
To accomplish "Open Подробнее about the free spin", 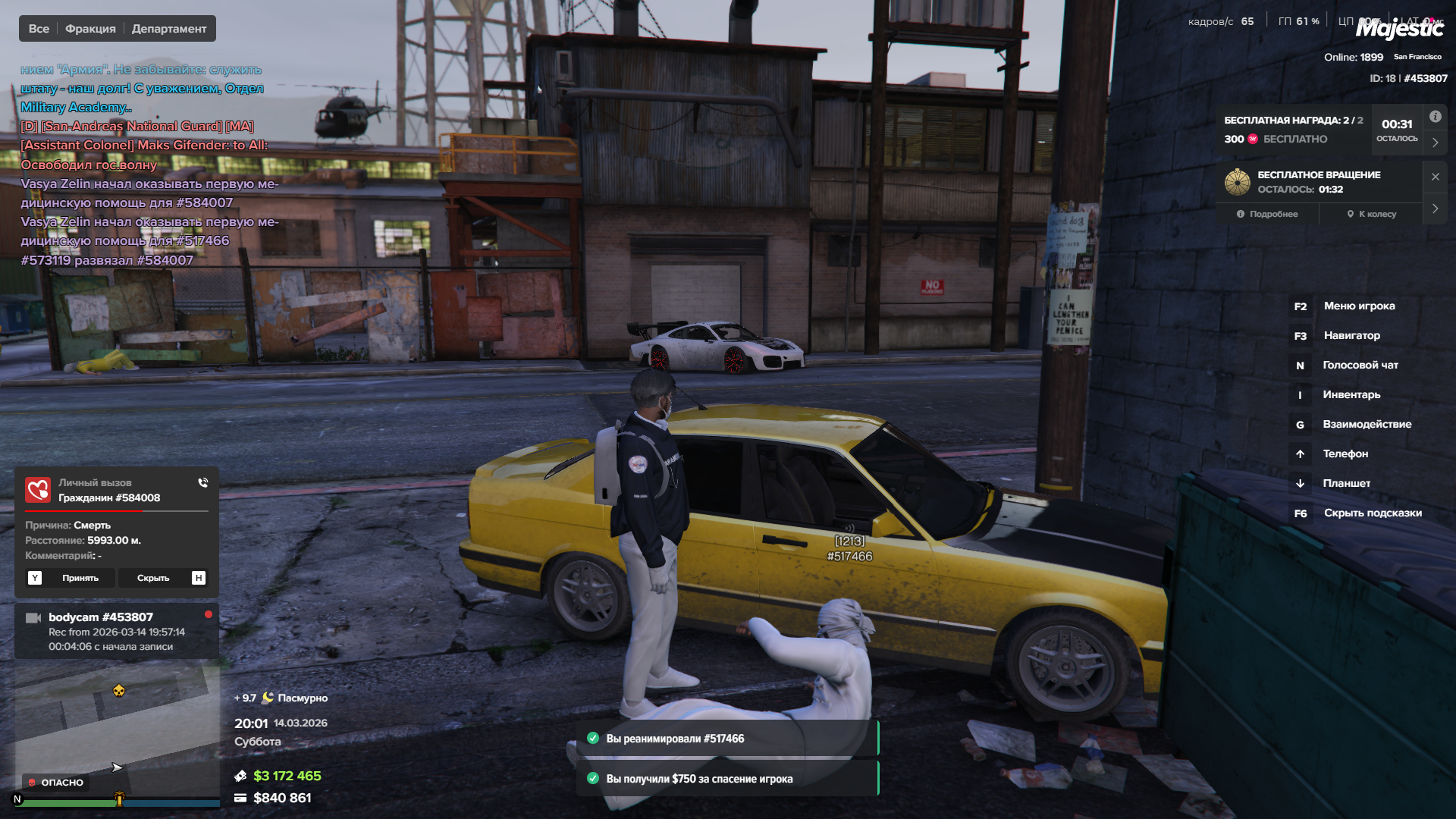I will point(1267,214).
